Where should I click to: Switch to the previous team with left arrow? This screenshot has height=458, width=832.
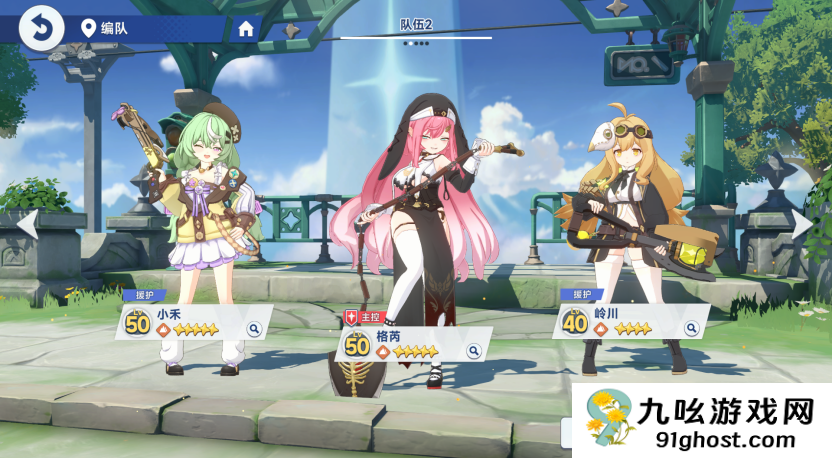coord(27,224)
